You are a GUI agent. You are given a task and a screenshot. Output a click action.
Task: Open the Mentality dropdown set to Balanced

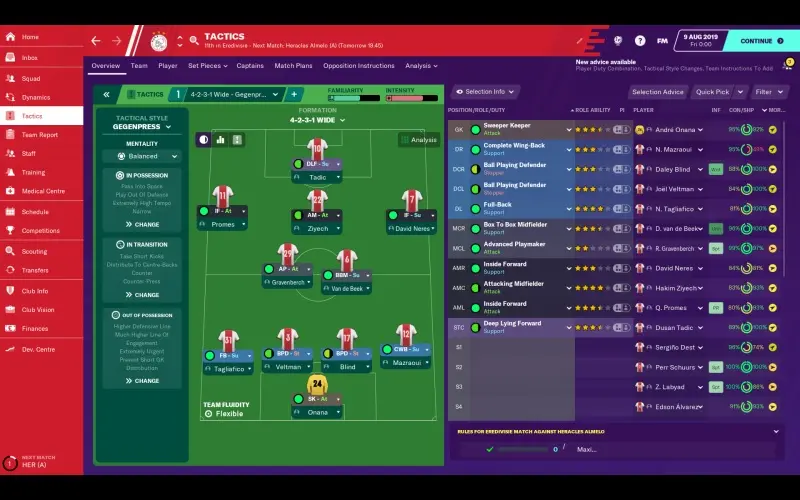tap(142, 156)
